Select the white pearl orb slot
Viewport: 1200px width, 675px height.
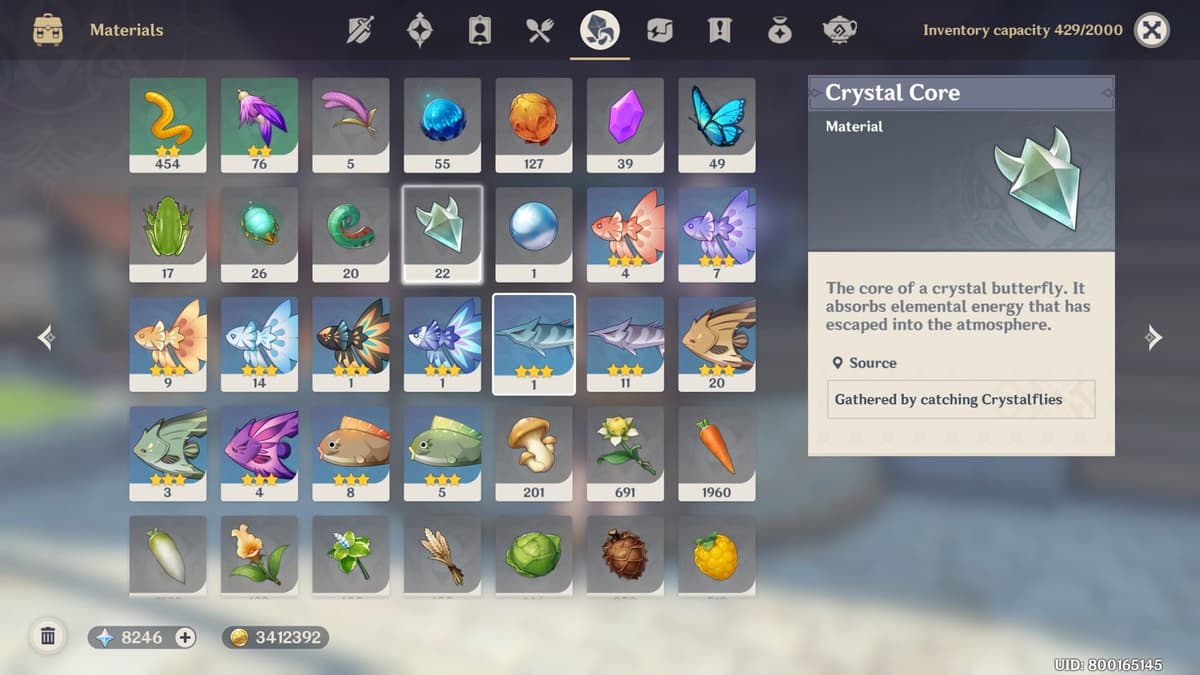[534, 234]
